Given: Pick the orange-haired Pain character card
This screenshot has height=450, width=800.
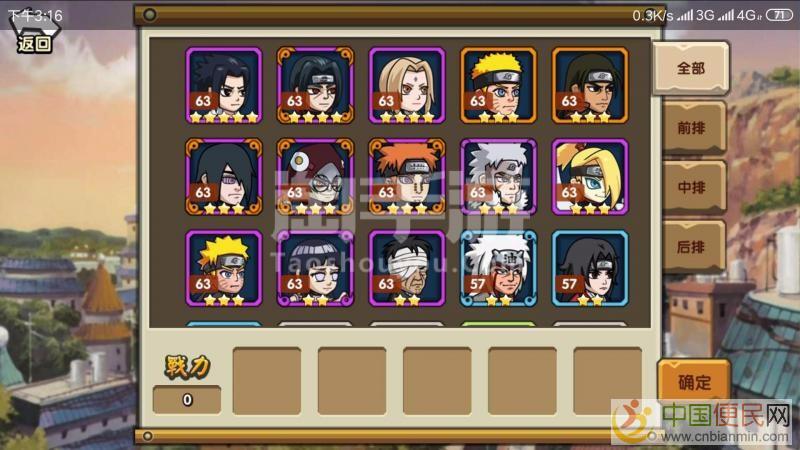Looking at the screenshot, I should coord(406,176).
